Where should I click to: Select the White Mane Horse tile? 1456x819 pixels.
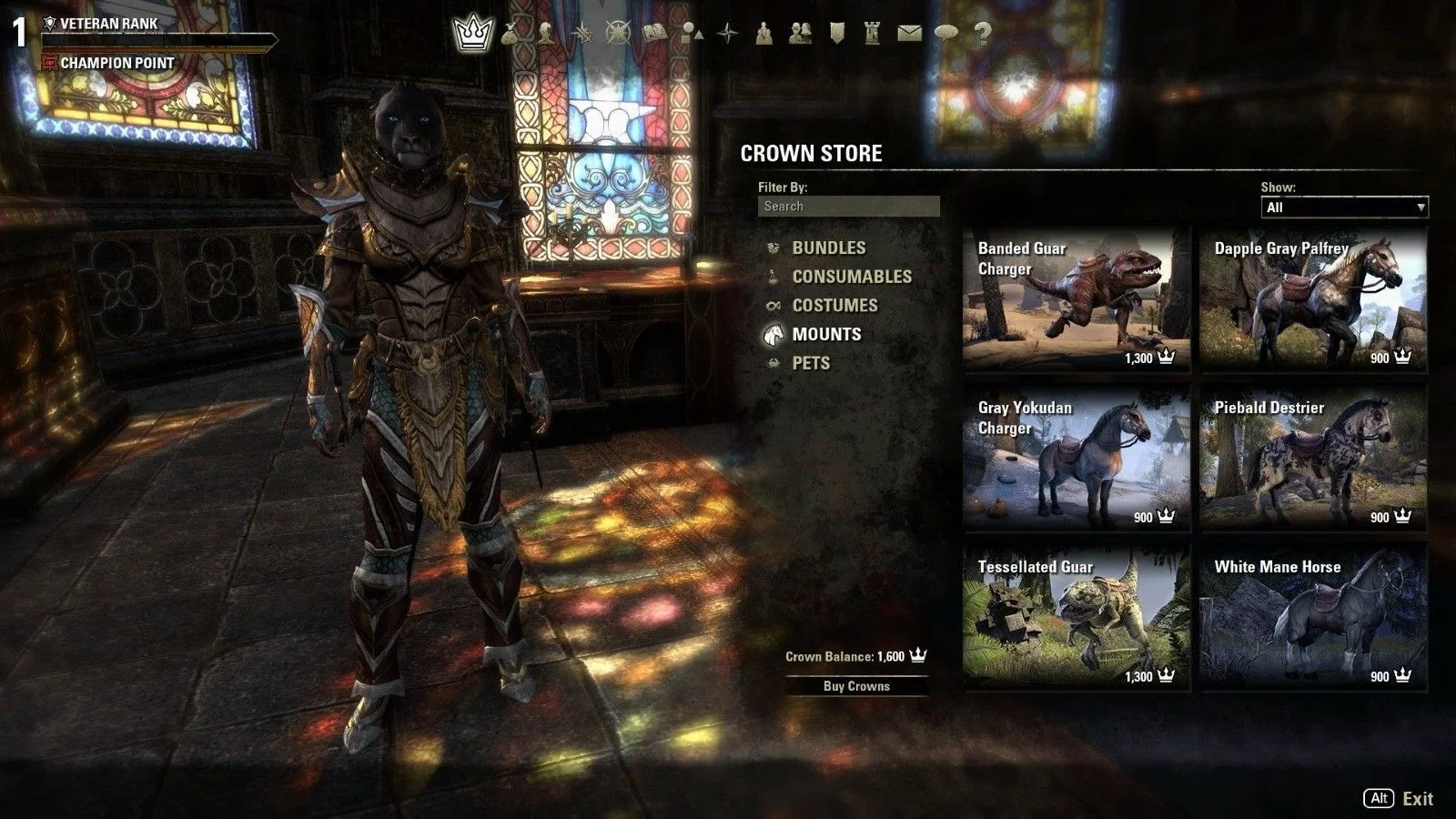[x=1313, y=618]
